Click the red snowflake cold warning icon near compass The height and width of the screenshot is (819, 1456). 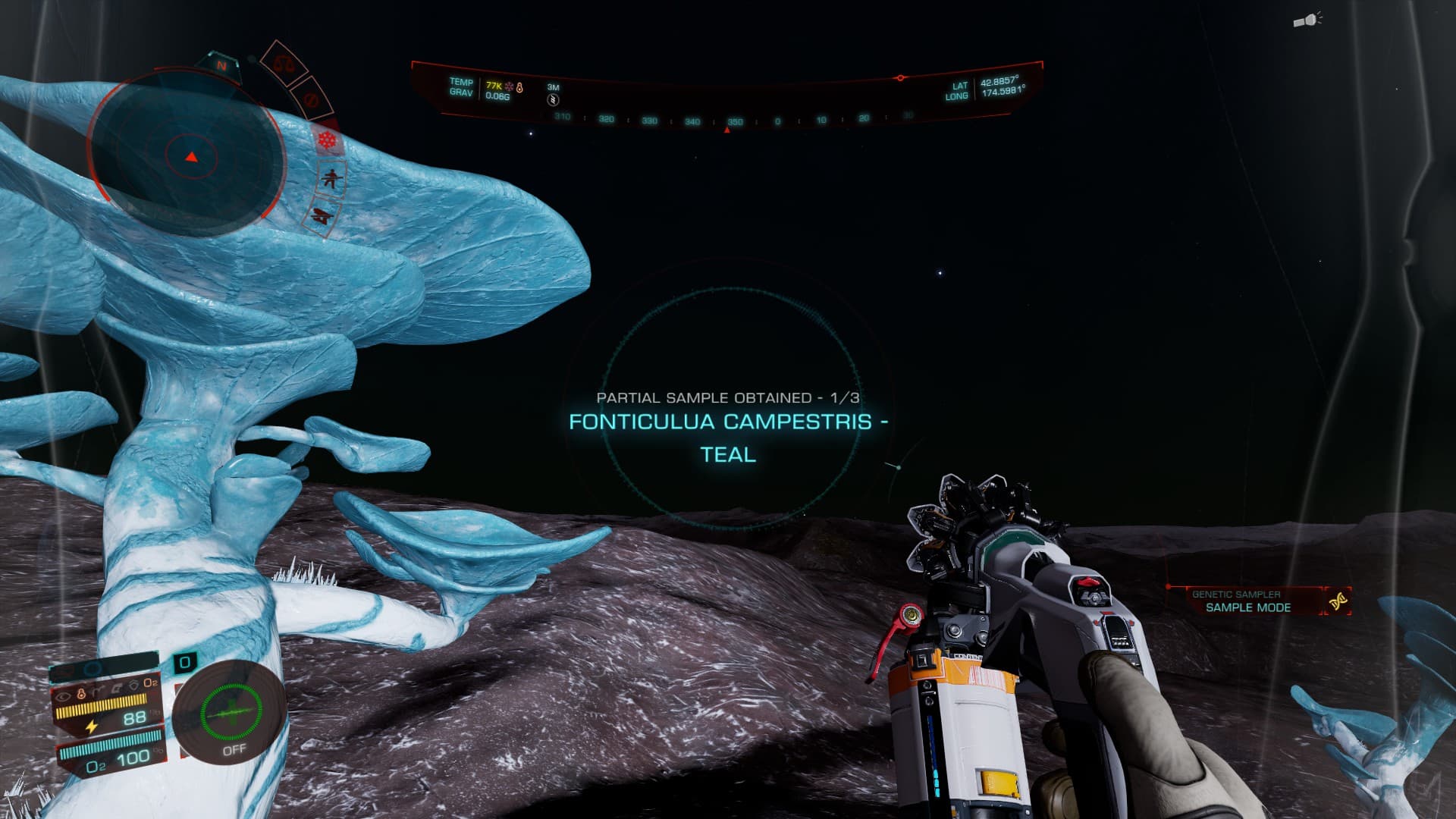tap(327, 140)
